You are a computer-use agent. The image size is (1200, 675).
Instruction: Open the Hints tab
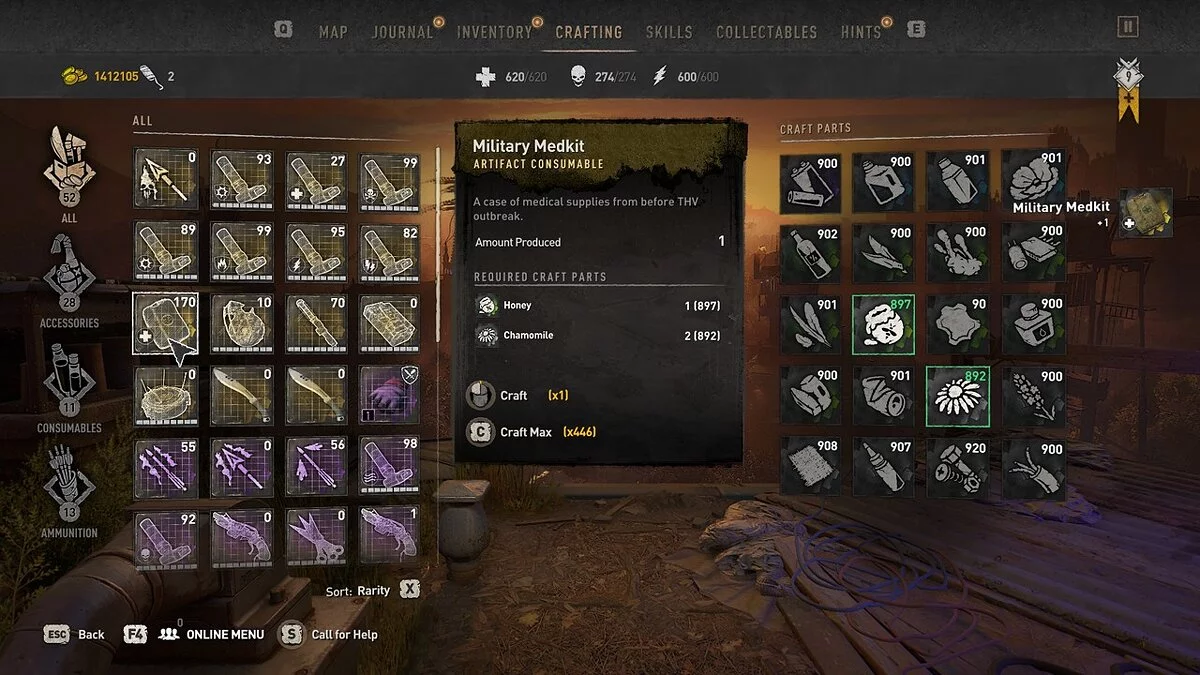coord(861,32)
